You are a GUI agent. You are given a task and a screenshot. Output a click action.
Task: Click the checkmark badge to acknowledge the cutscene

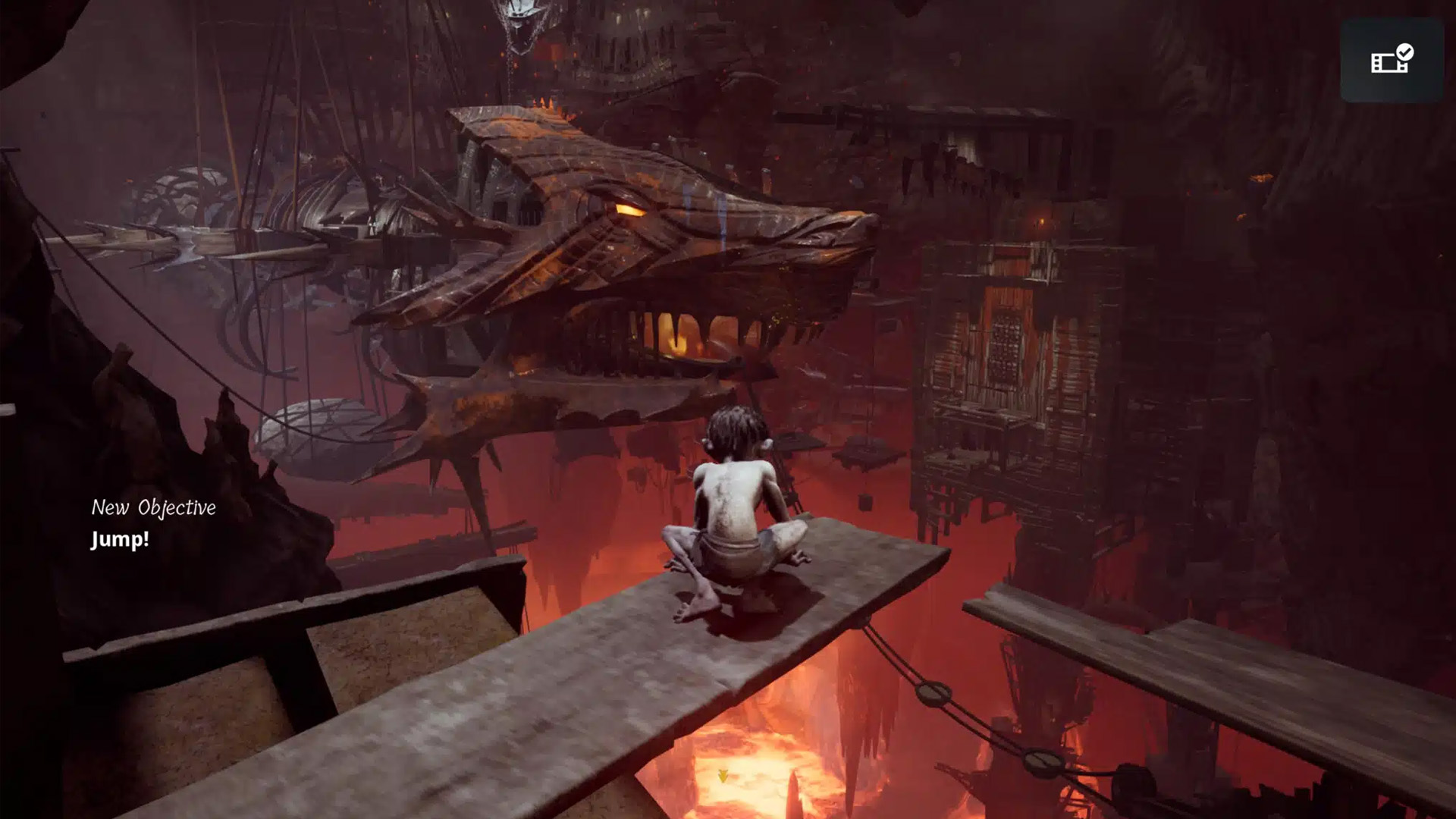(x=1404, y=52)
